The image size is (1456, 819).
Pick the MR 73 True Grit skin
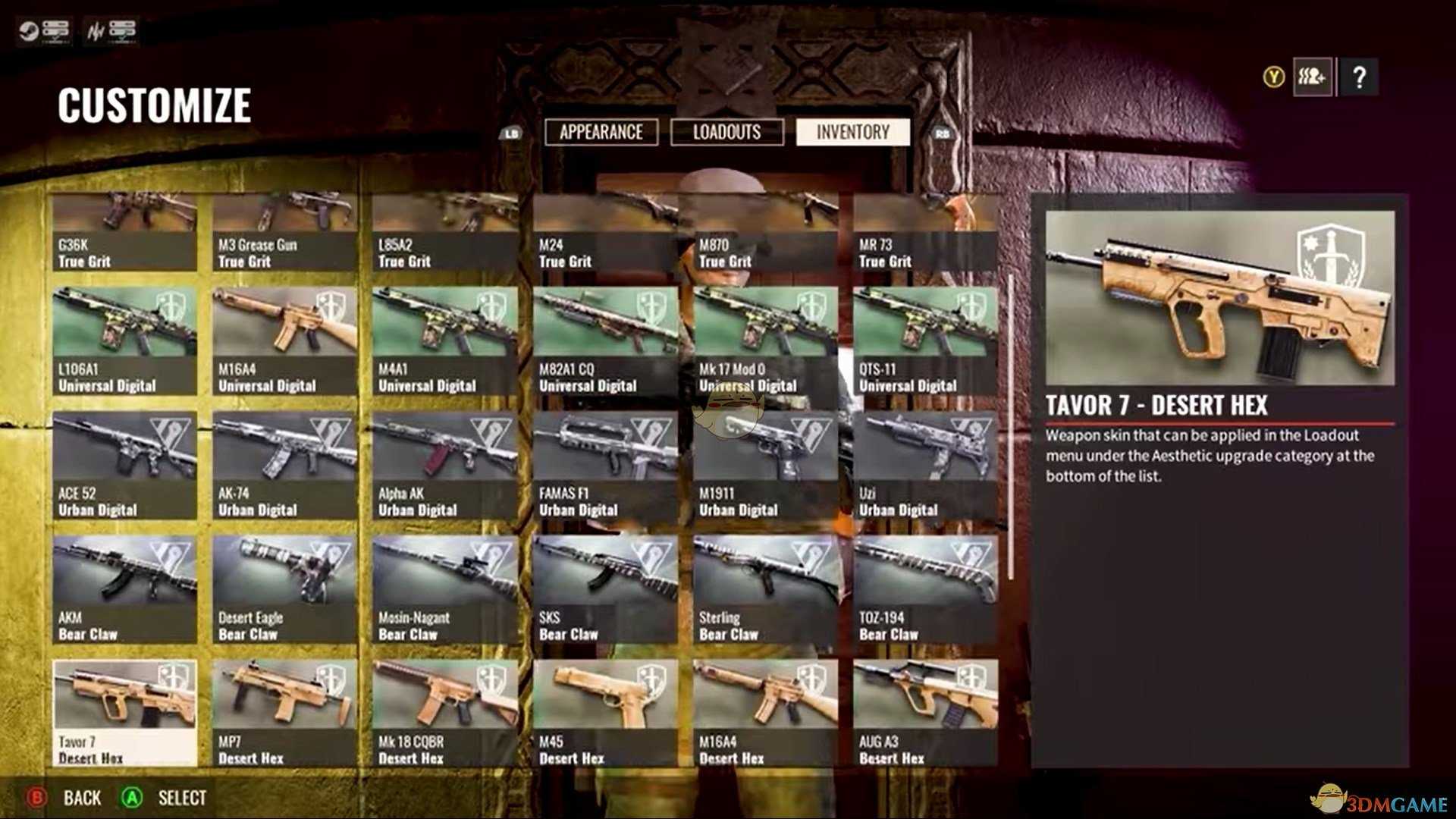pyautogui.click(x=925, y=232)
